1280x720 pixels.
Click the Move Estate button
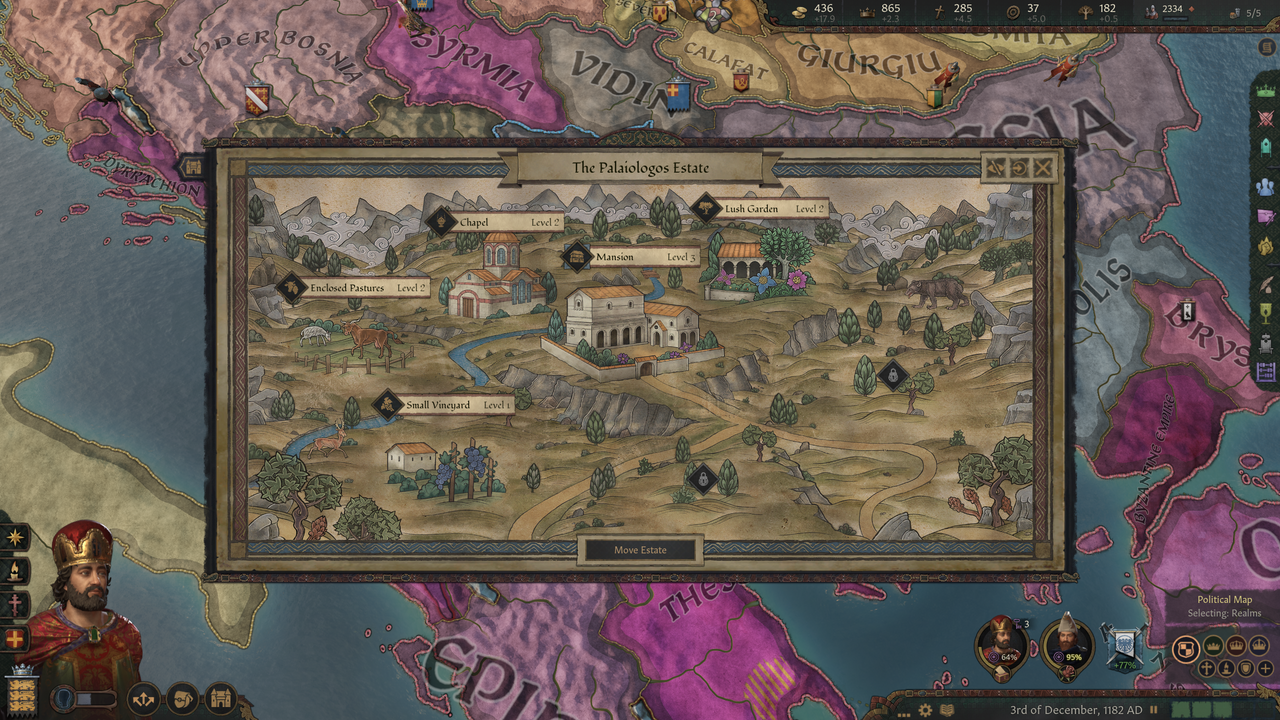pos(641,549)
